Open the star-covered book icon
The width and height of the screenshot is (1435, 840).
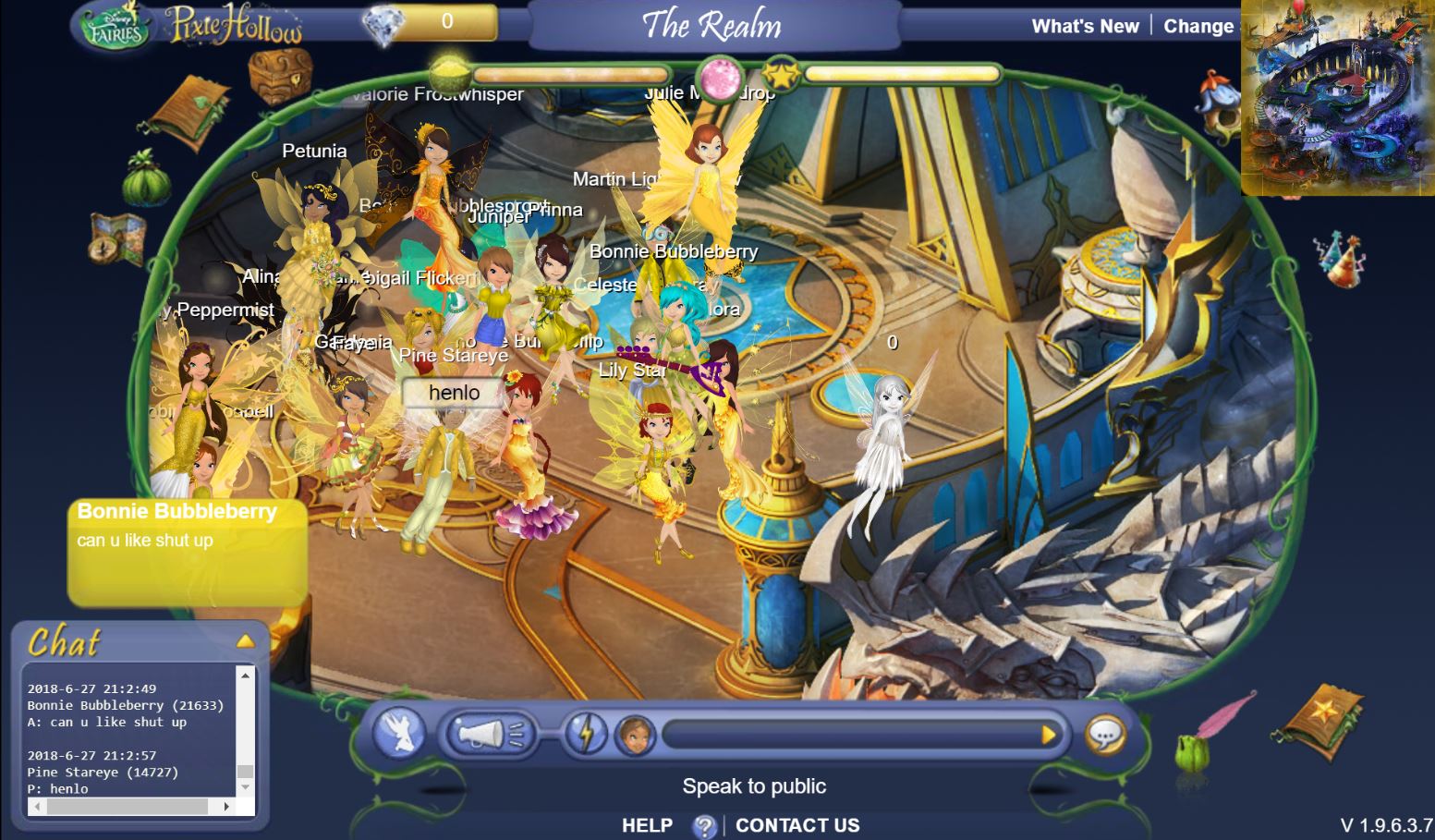coord(1324,720)
